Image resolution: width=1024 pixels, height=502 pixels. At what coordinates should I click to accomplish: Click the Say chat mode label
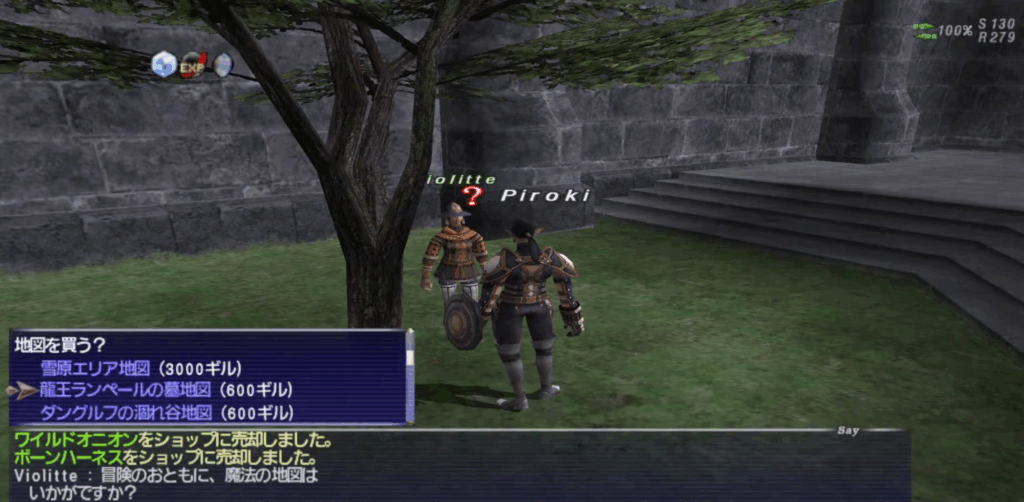(x=848, y=431)
